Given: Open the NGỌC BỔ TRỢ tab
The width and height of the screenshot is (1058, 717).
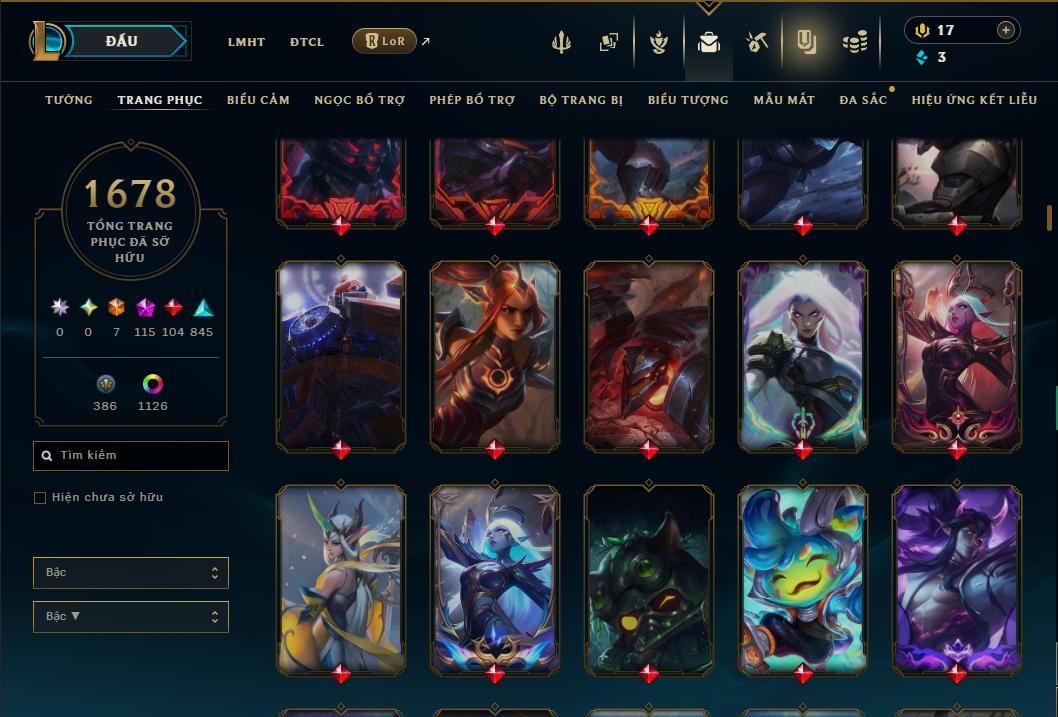Looking at the screenshot, I should tap(360, 100).
